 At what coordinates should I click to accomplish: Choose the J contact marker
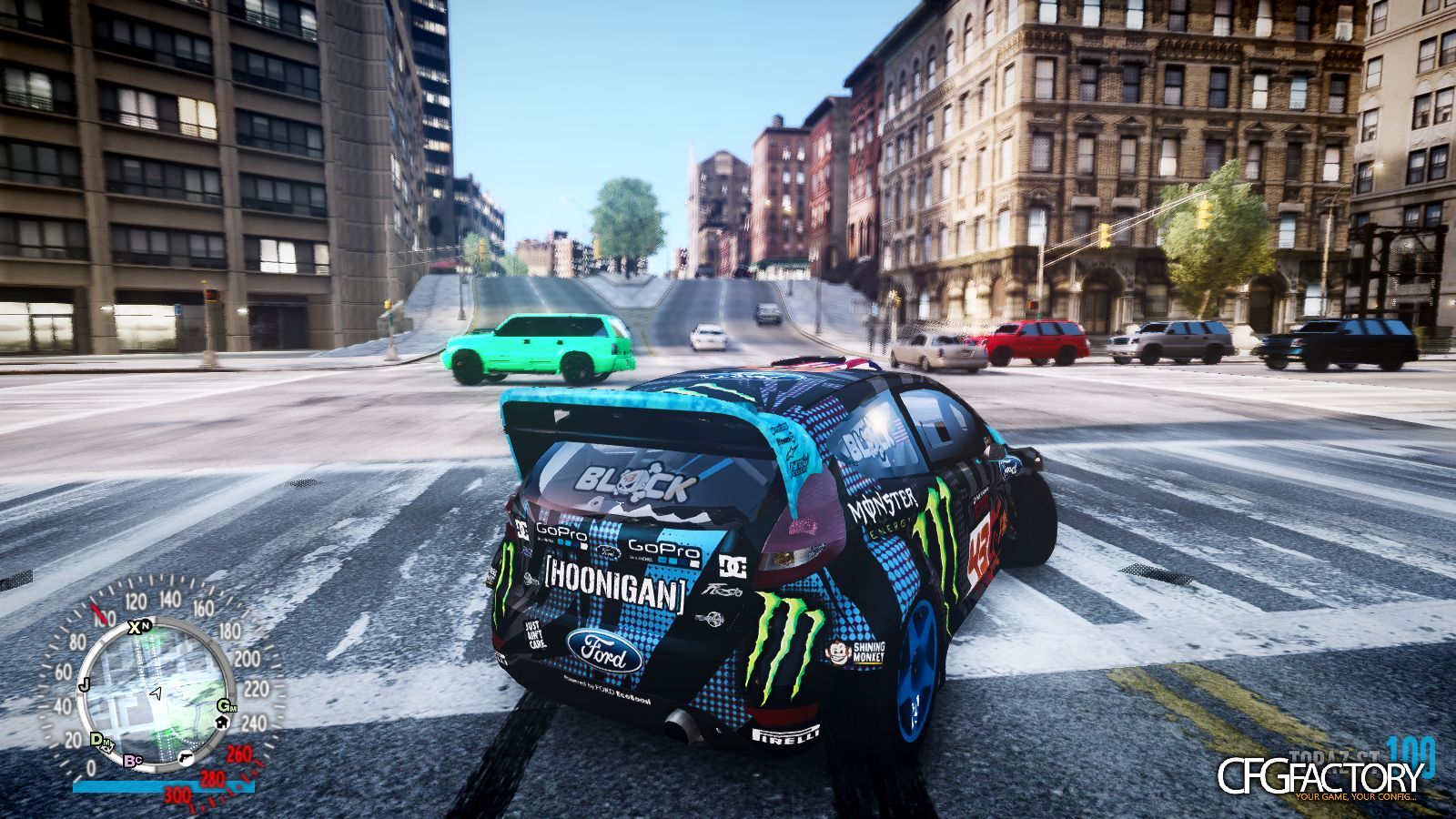[84, 684]
